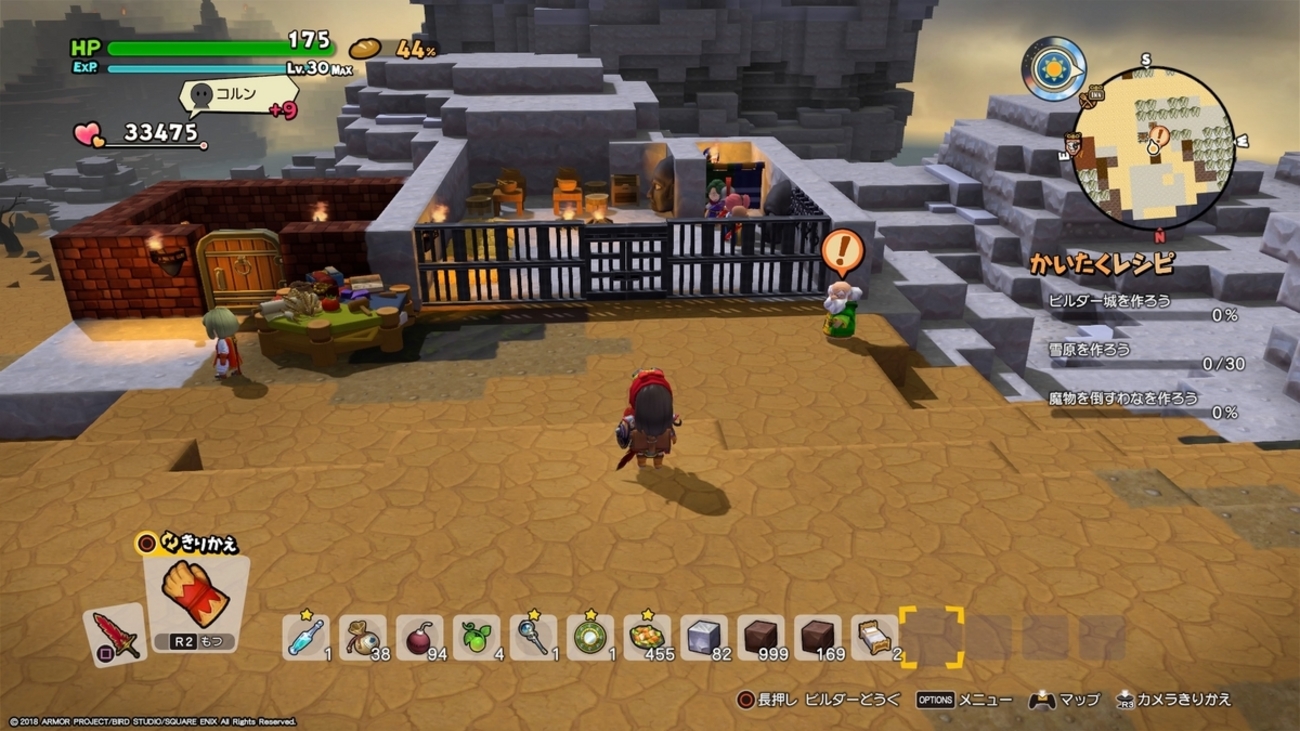
Task: Select the bed item slot
Action: pyautogui.click(x=874, y=637)
